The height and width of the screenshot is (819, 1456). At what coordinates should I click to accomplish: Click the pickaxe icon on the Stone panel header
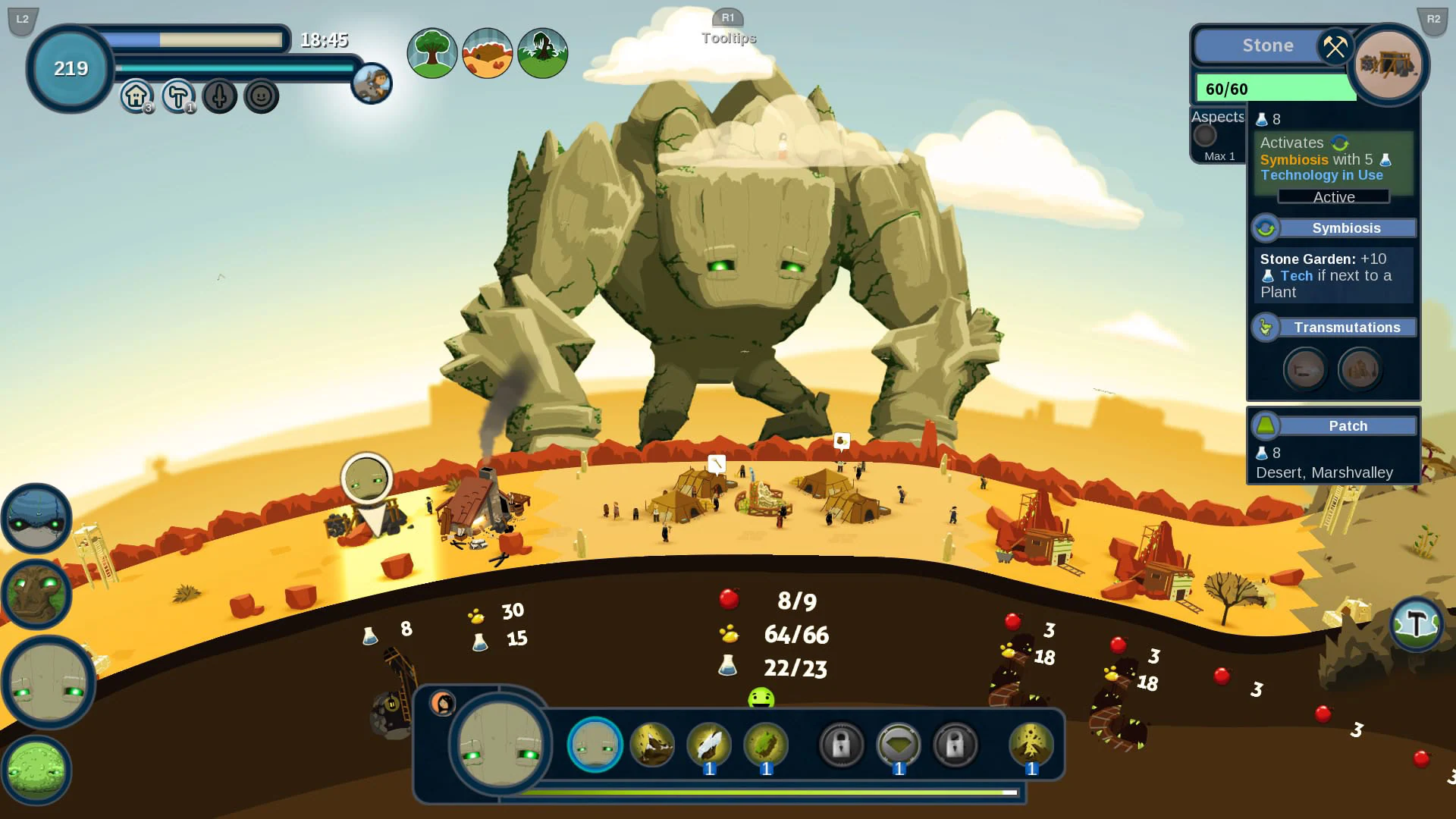tap(1335, 47)
